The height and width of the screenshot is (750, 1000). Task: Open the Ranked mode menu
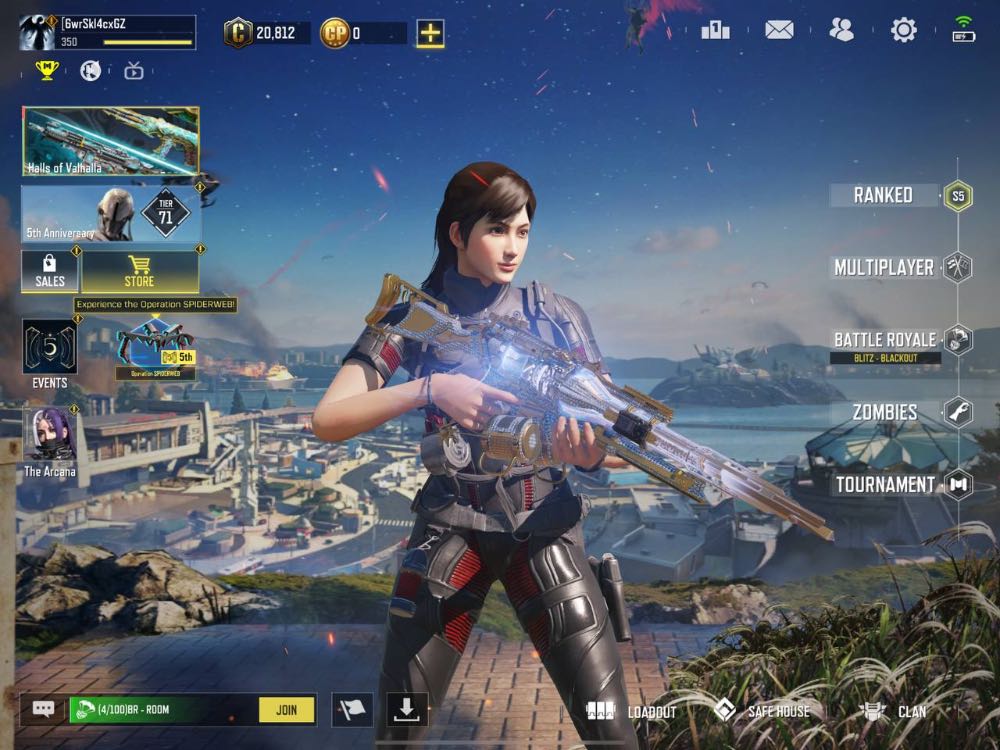pos(884,195)
